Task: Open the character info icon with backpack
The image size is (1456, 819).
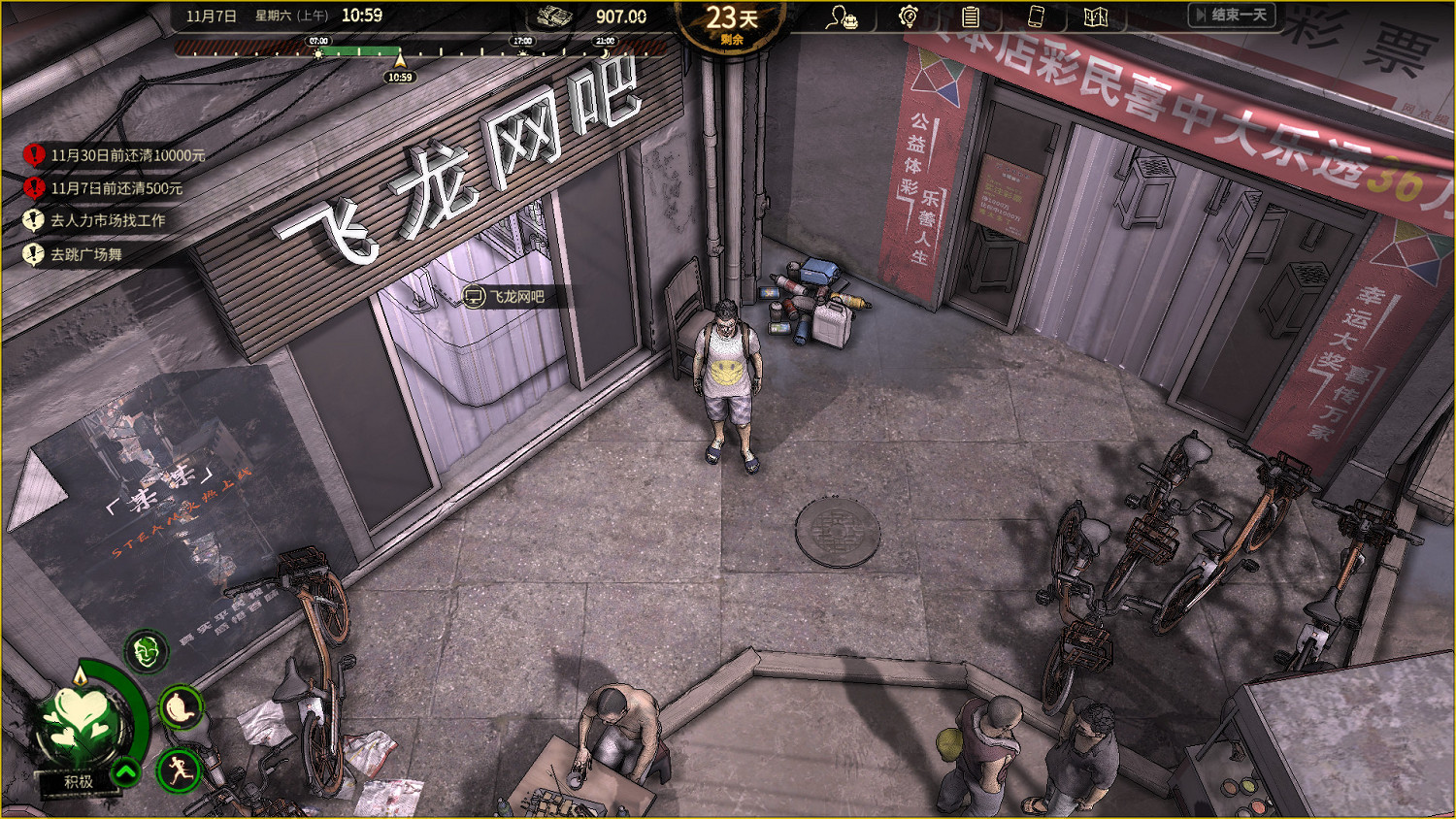Action: (843, 16)
